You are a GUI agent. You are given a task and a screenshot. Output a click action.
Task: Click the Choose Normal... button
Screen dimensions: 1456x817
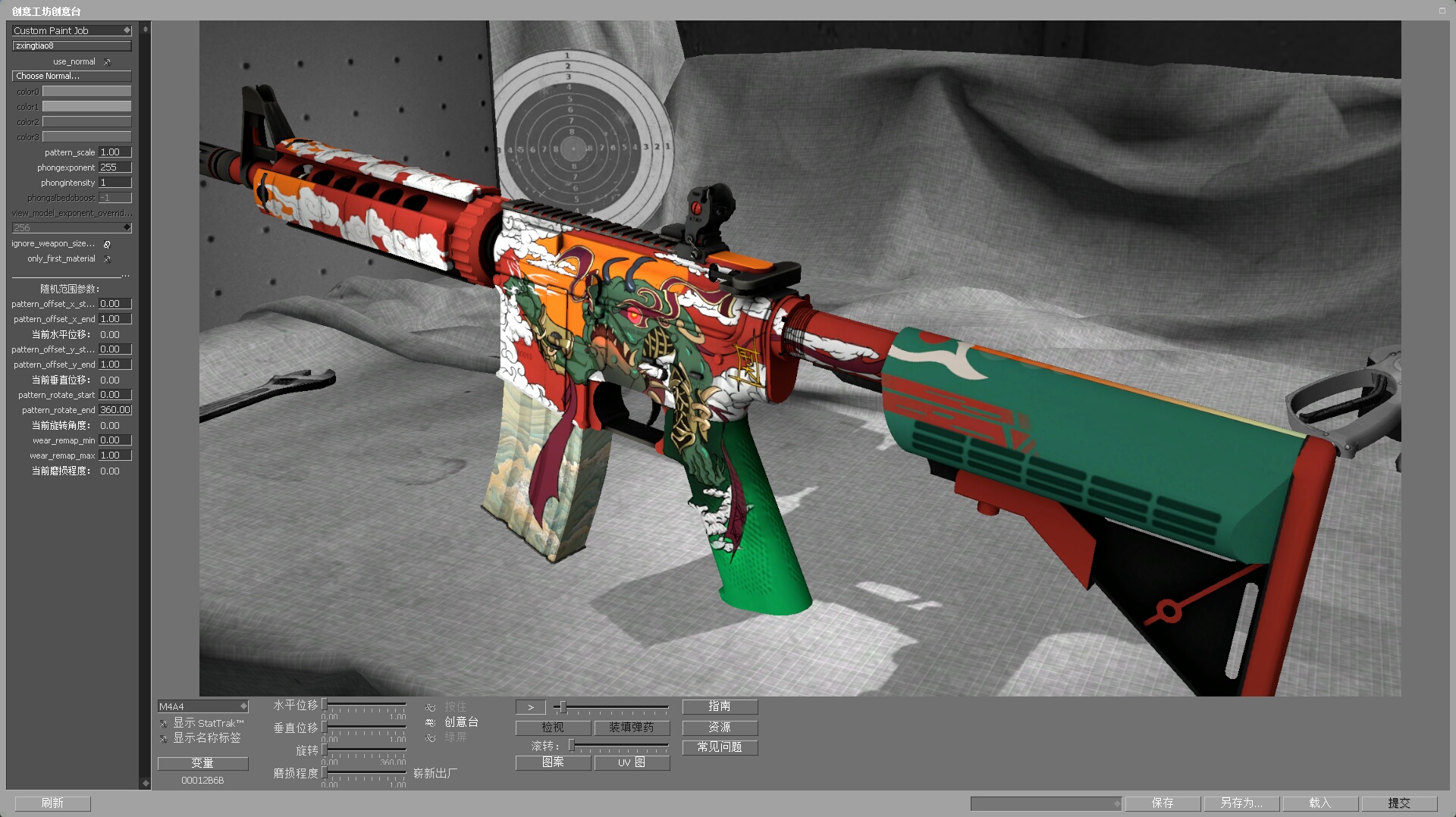71,76
